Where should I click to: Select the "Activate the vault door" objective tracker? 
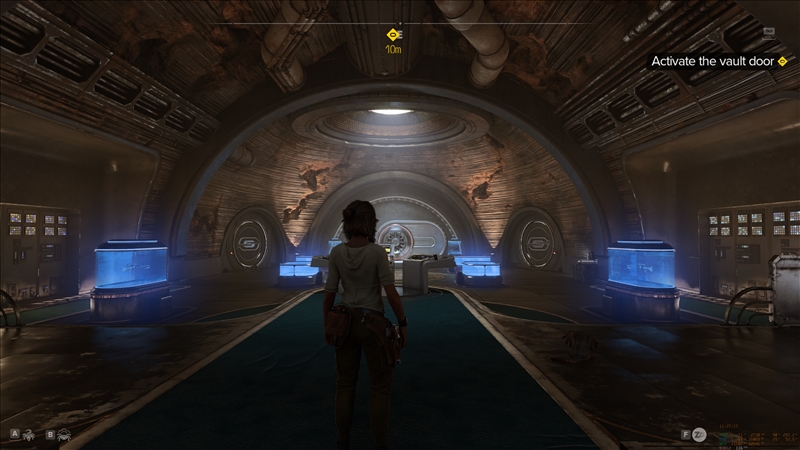point(713,61)
